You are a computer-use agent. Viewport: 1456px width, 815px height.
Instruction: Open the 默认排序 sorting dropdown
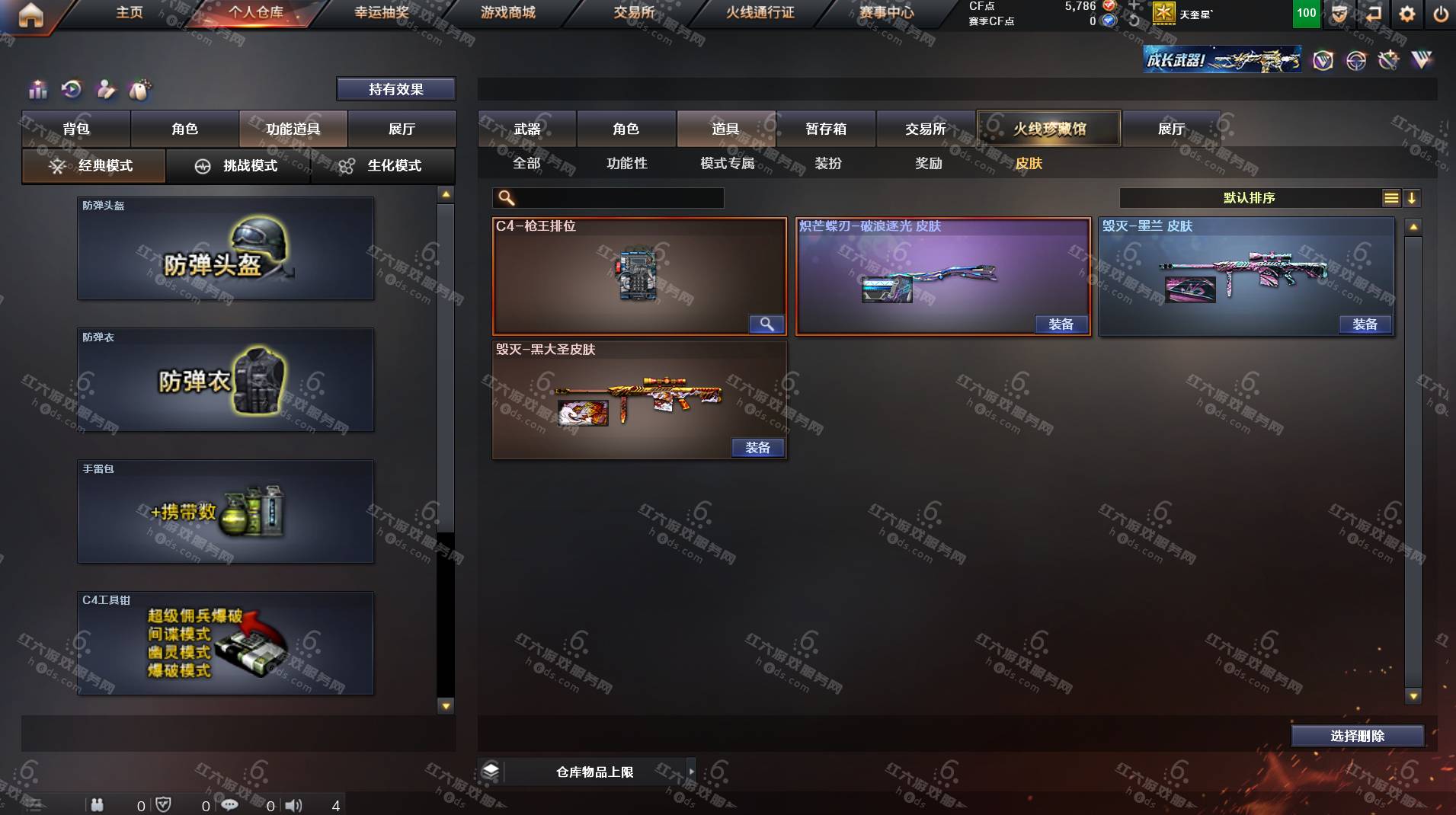click(1250, 198)
